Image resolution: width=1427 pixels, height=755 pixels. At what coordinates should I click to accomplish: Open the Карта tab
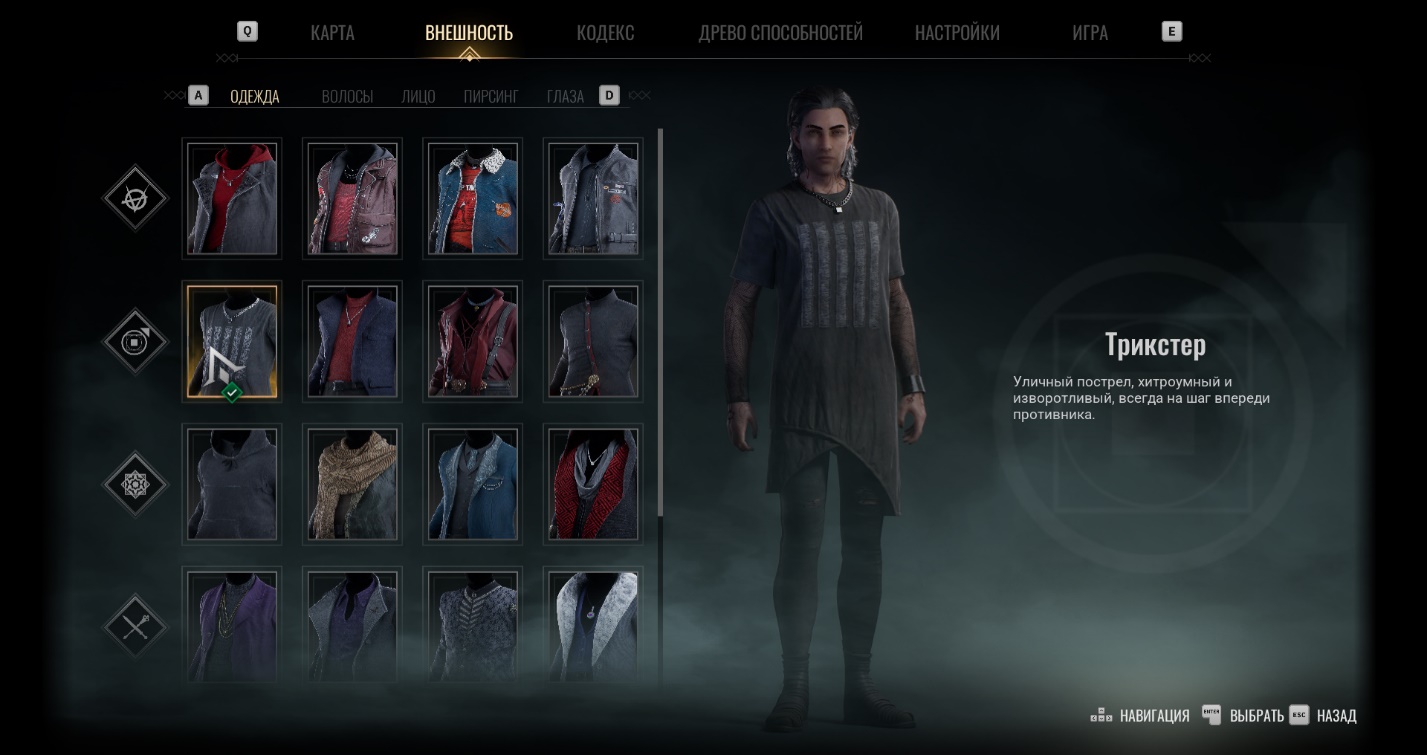click(x=332, y=33)
